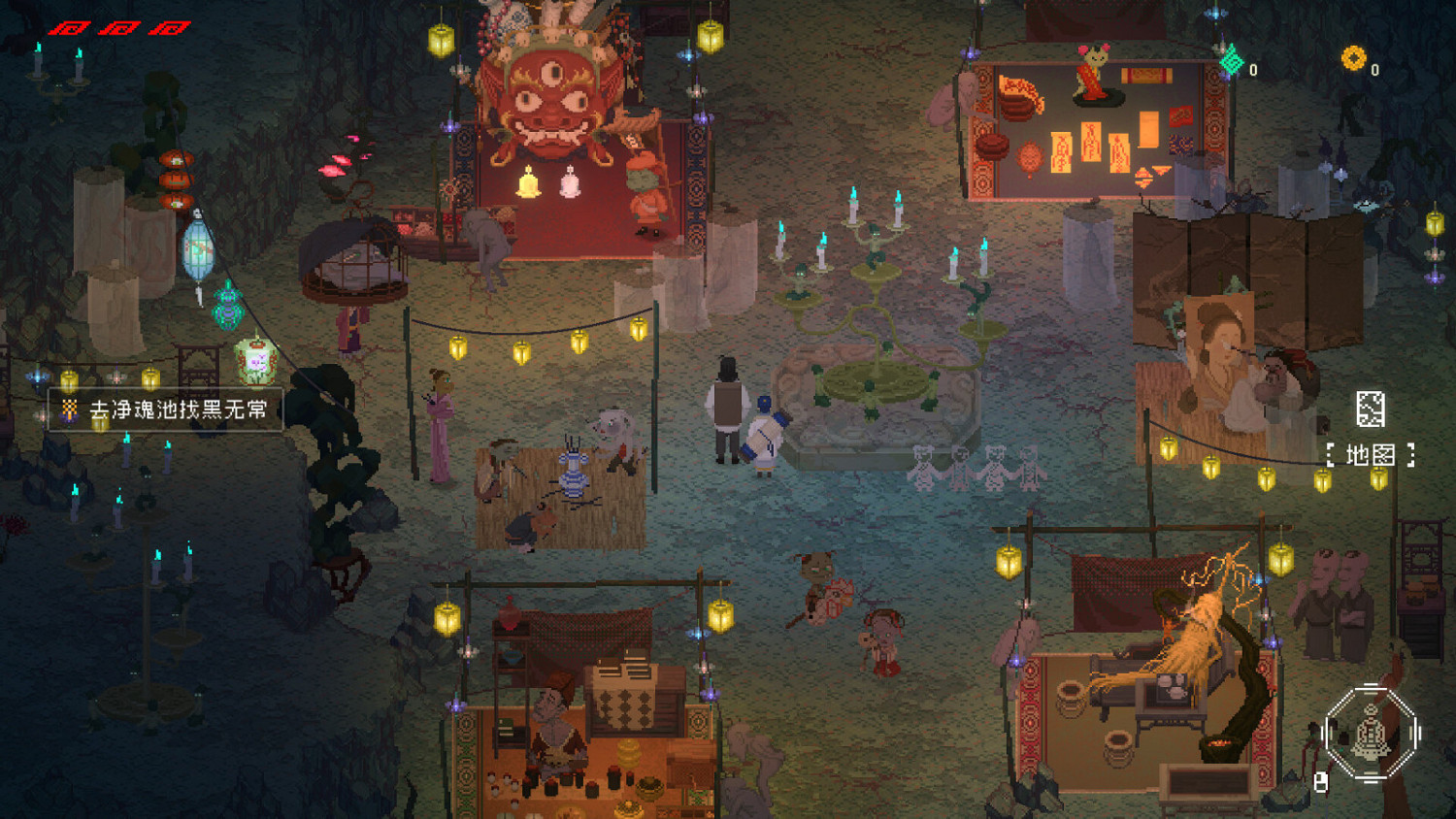Select the middle red talisman charm
This screenshot has width=1456, height=819.
[x=121, y=29]
